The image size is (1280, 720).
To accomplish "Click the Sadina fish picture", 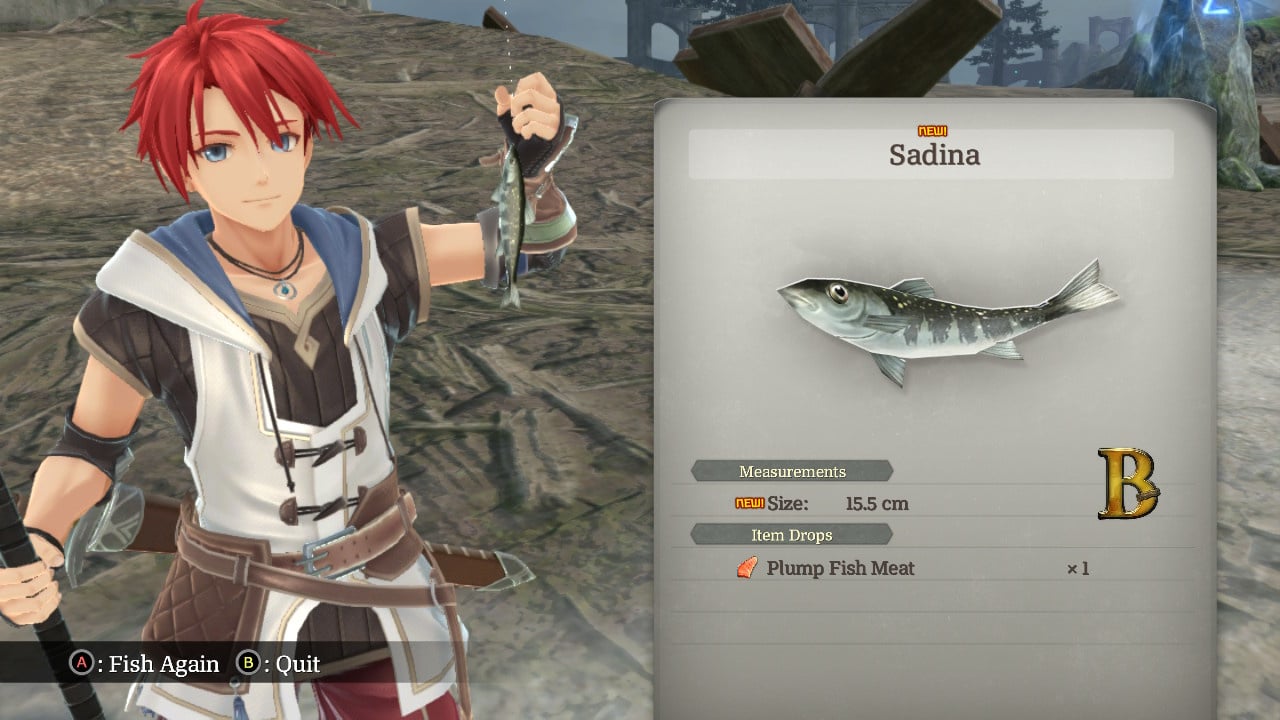I will coord(945,319).
